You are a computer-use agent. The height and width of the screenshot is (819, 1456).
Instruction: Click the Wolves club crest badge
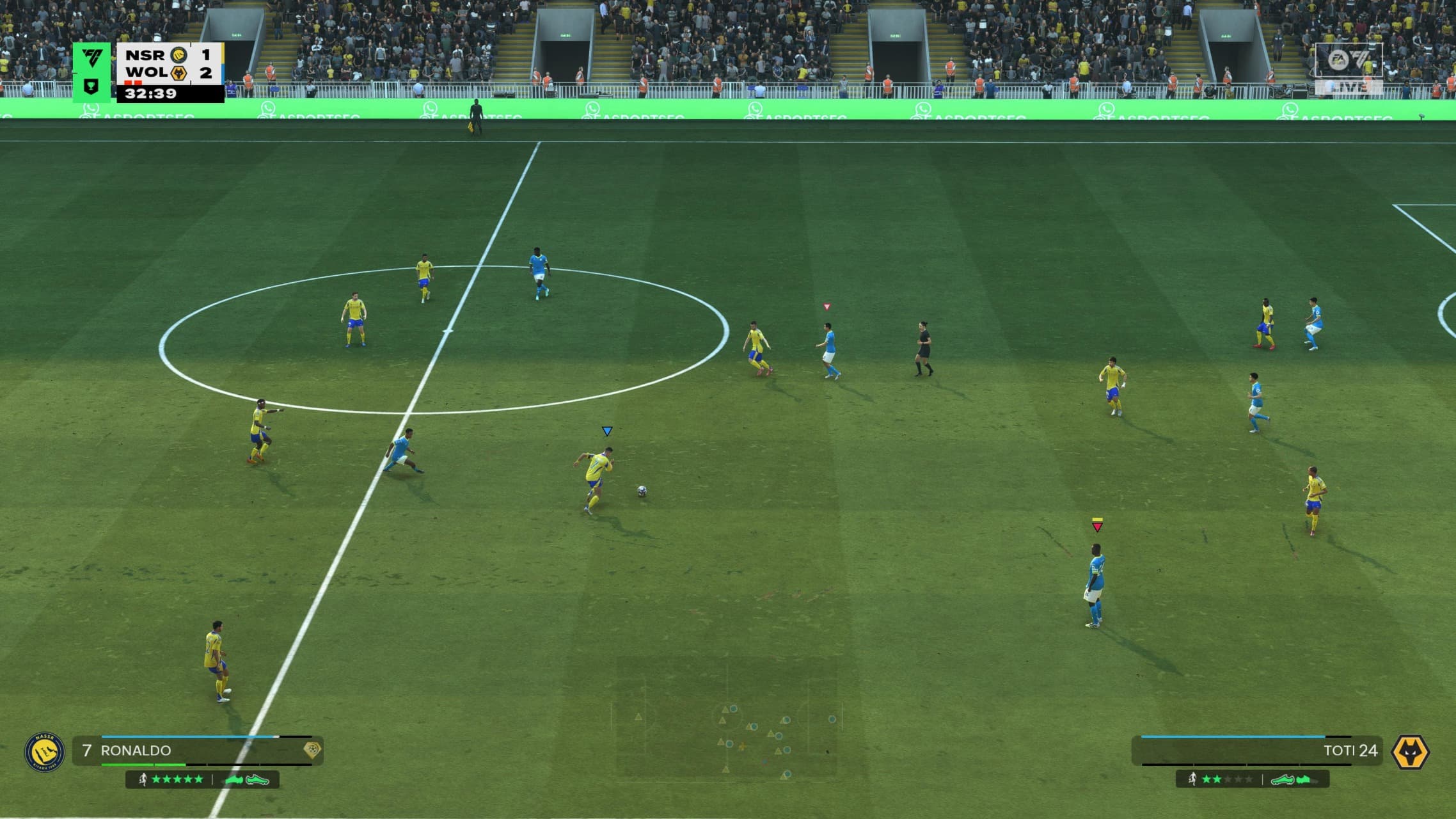tap(1410, 752)
